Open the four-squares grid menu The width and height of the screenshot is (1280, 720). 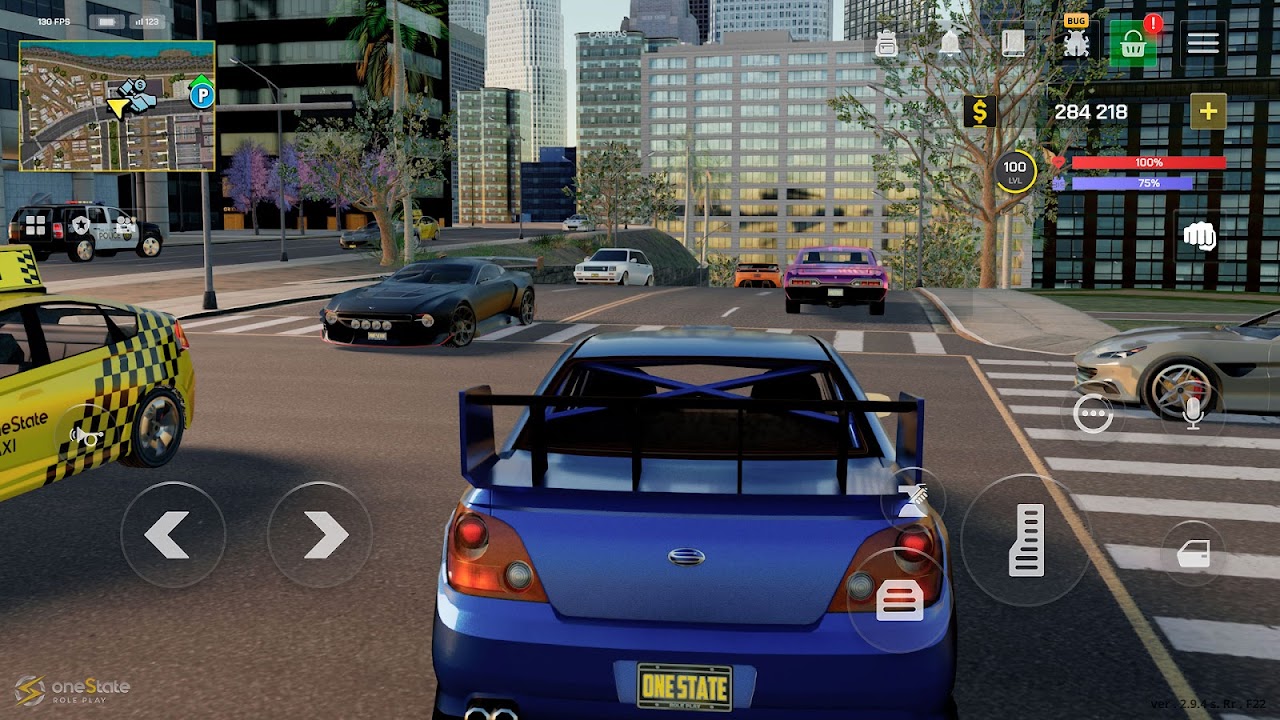click(35, 225)
